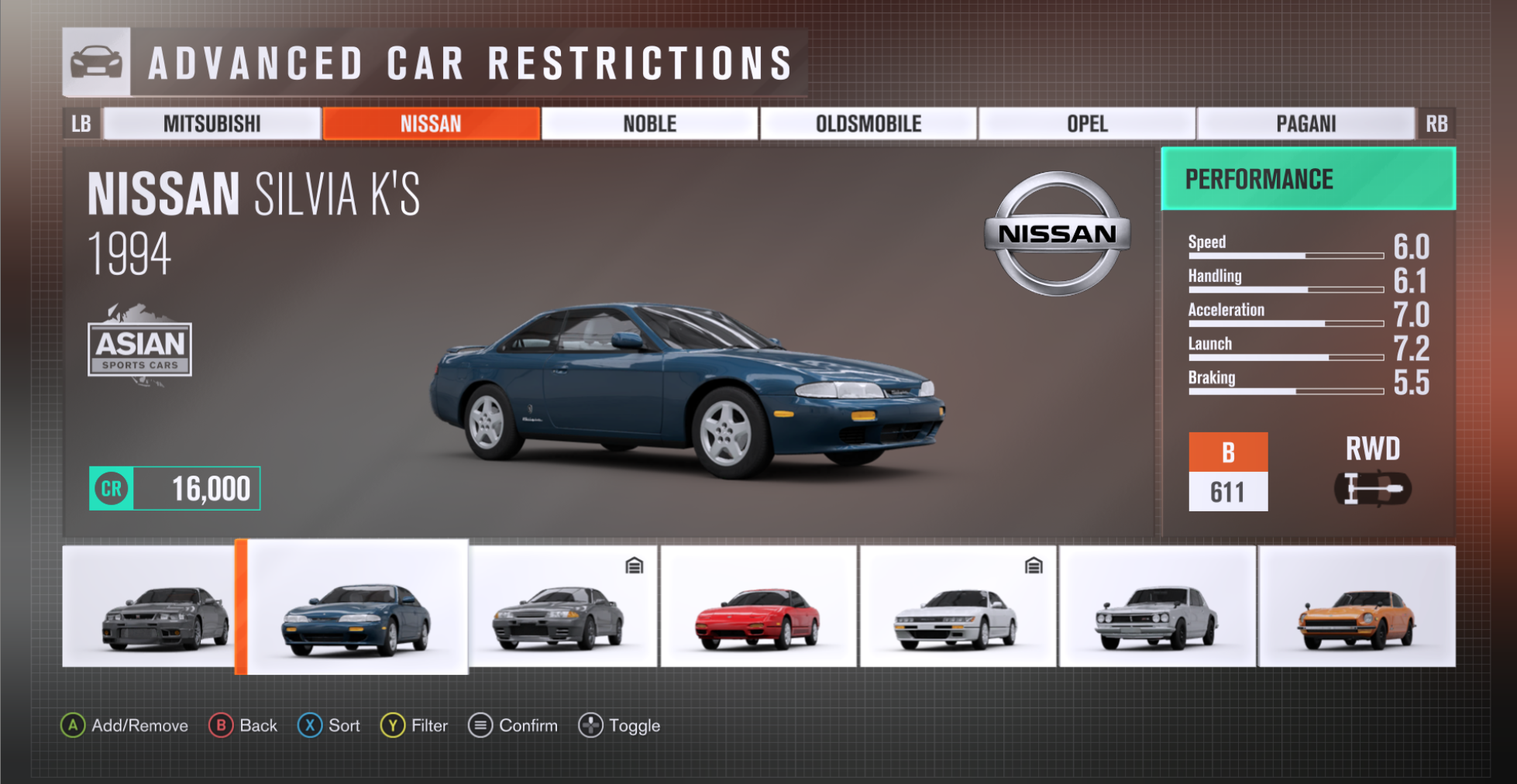Viewport: 1517px width, 784px height.
Task: Switch to the Mitsubishi manufacturer tab
Action: tap(212, 124)
